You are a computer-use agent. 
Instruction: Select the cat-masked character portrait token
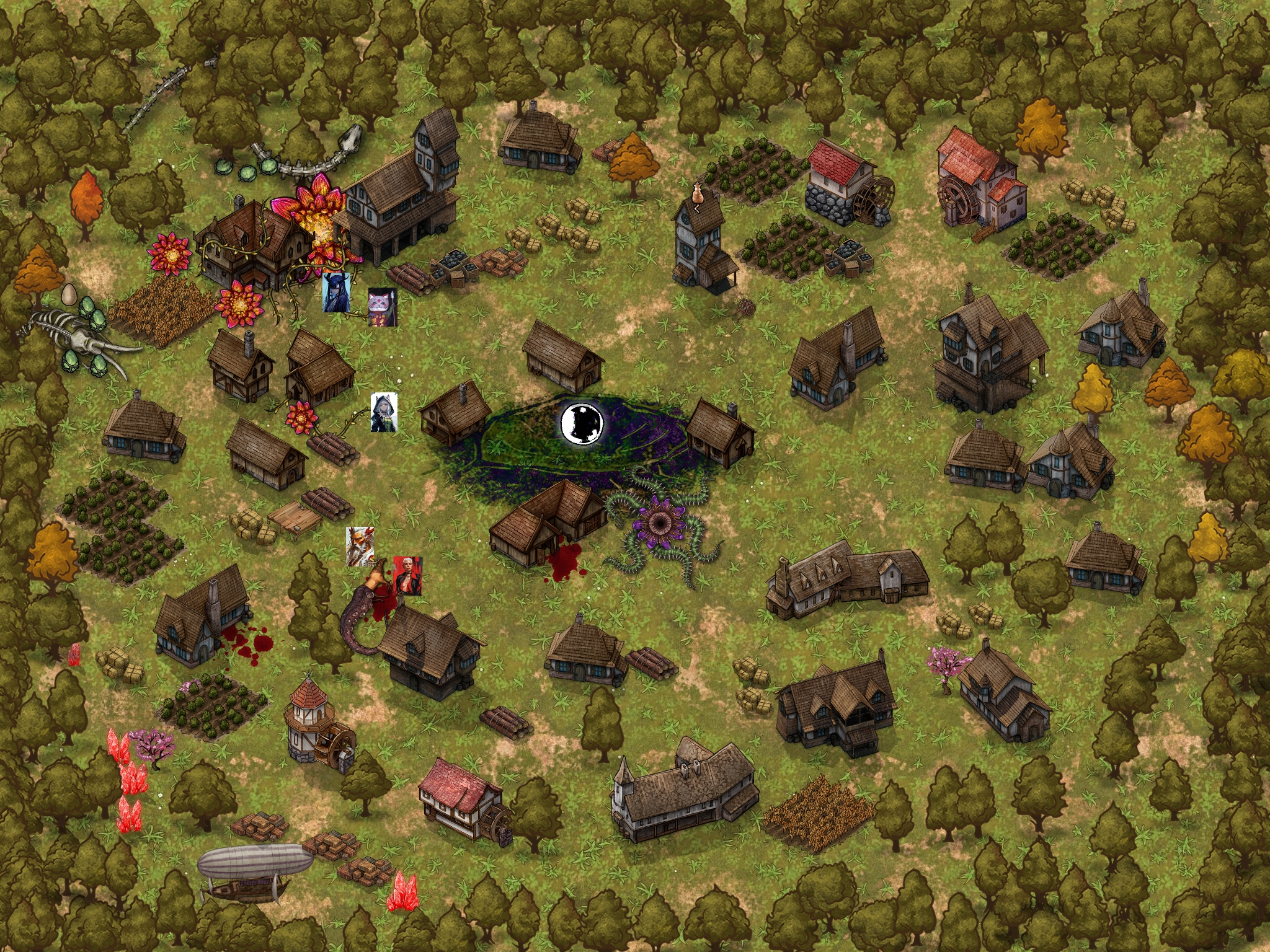(x=382, y=307)
